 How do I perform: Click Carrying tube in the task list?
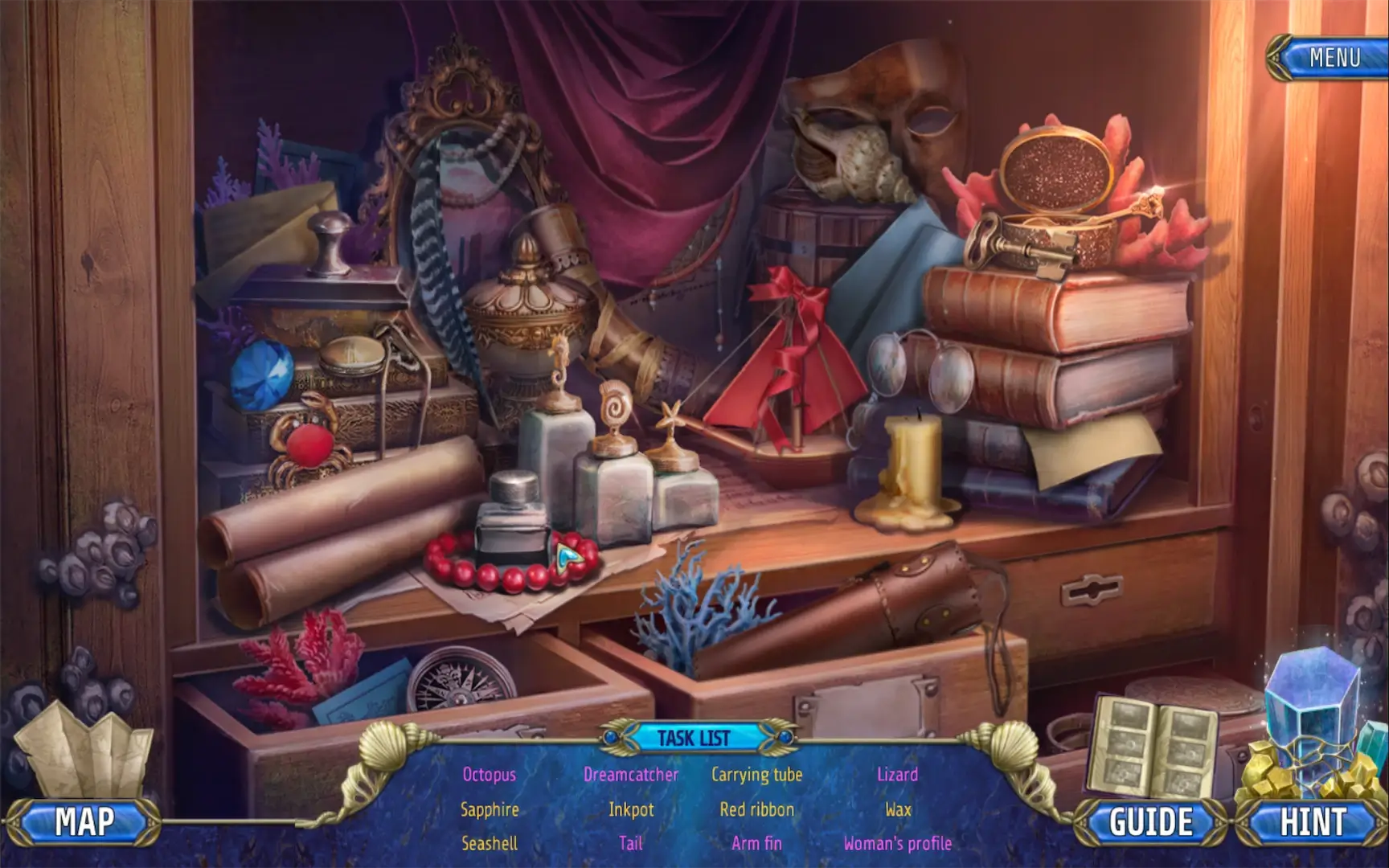756,775
